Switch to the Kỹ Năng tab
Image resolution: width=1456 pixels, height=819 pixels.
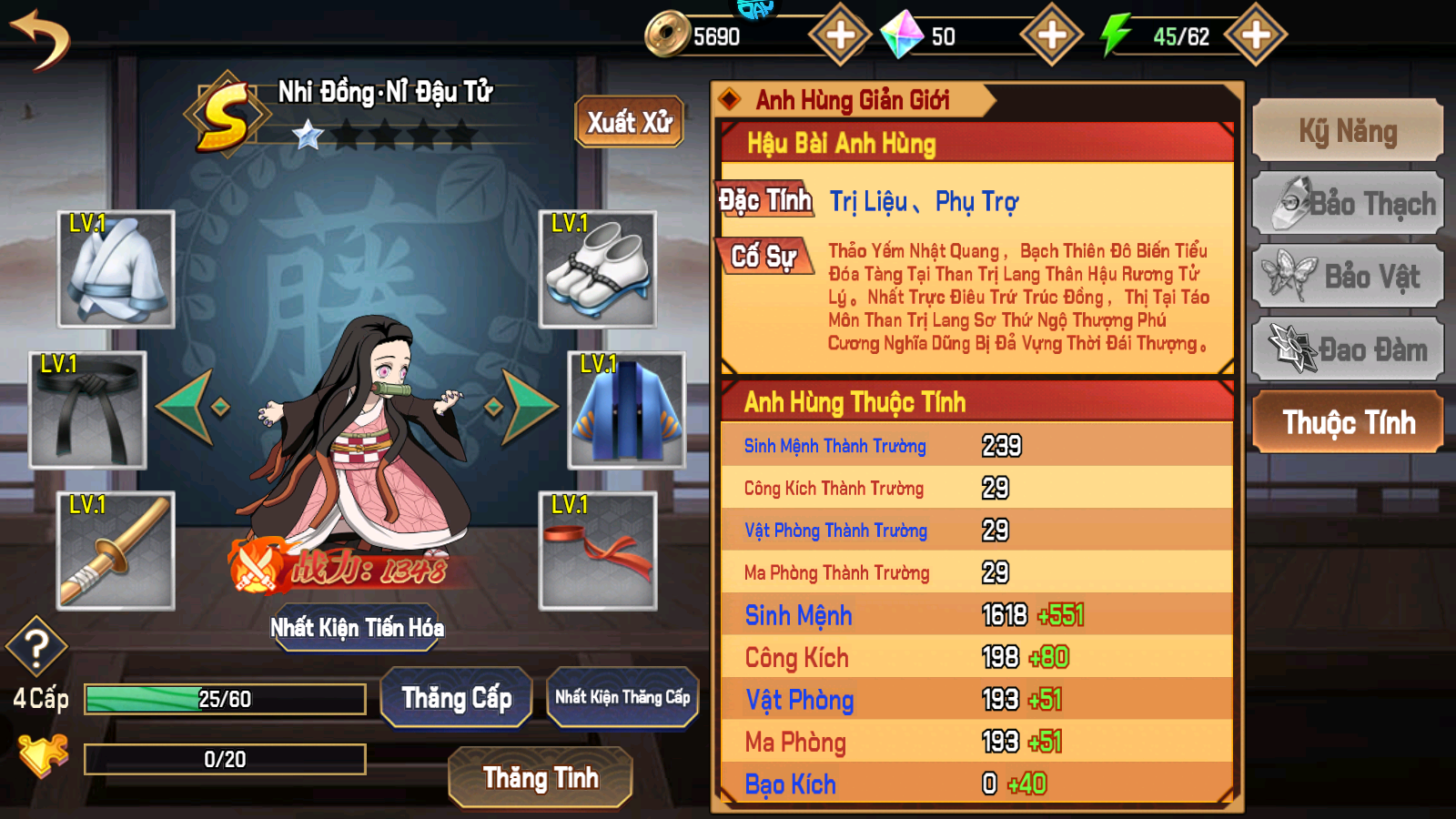[x=1347, y=131]
